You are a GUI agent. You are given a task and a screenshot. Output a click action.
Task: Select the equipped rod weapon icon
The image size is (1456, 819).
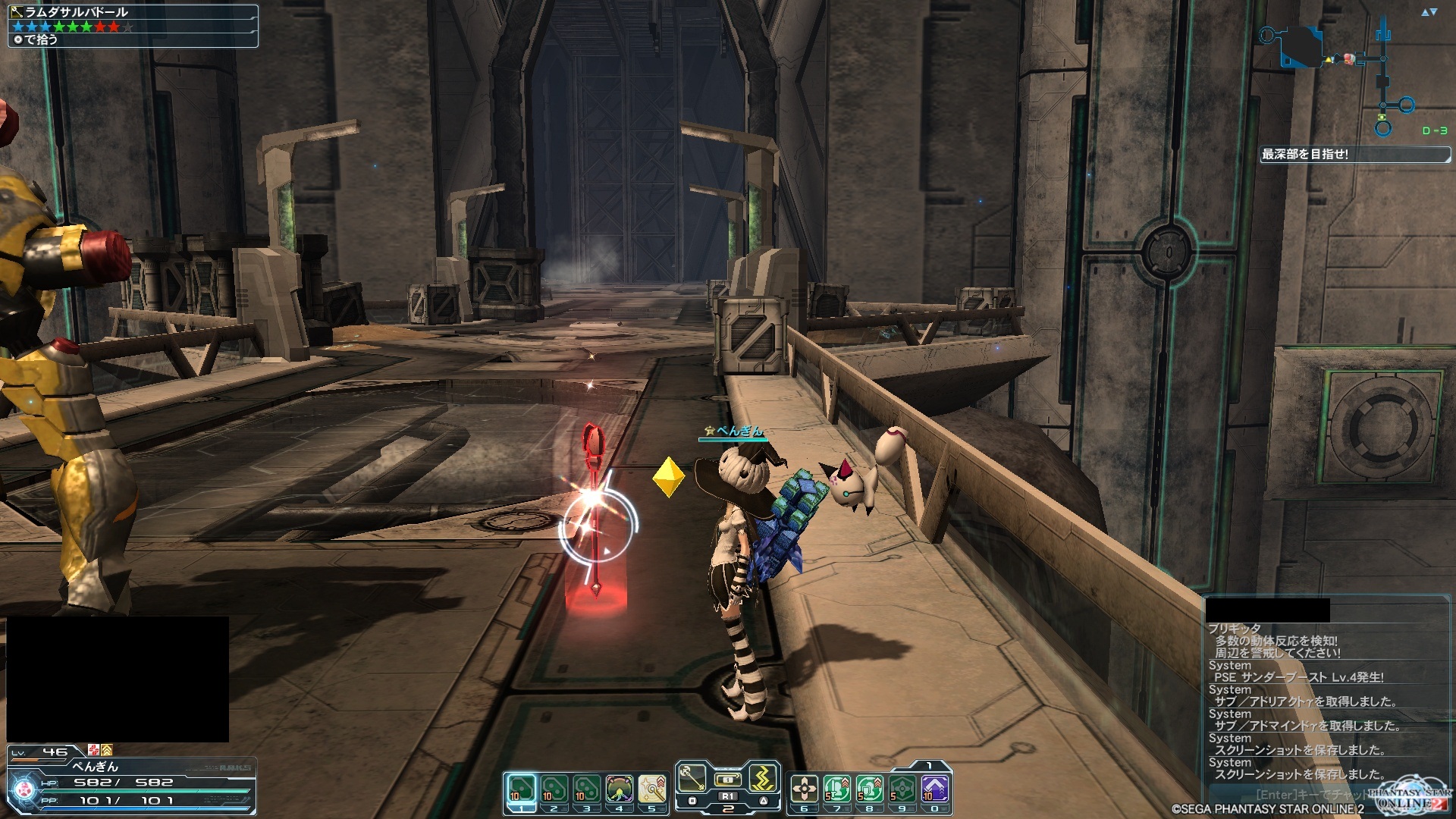point(691,777)
